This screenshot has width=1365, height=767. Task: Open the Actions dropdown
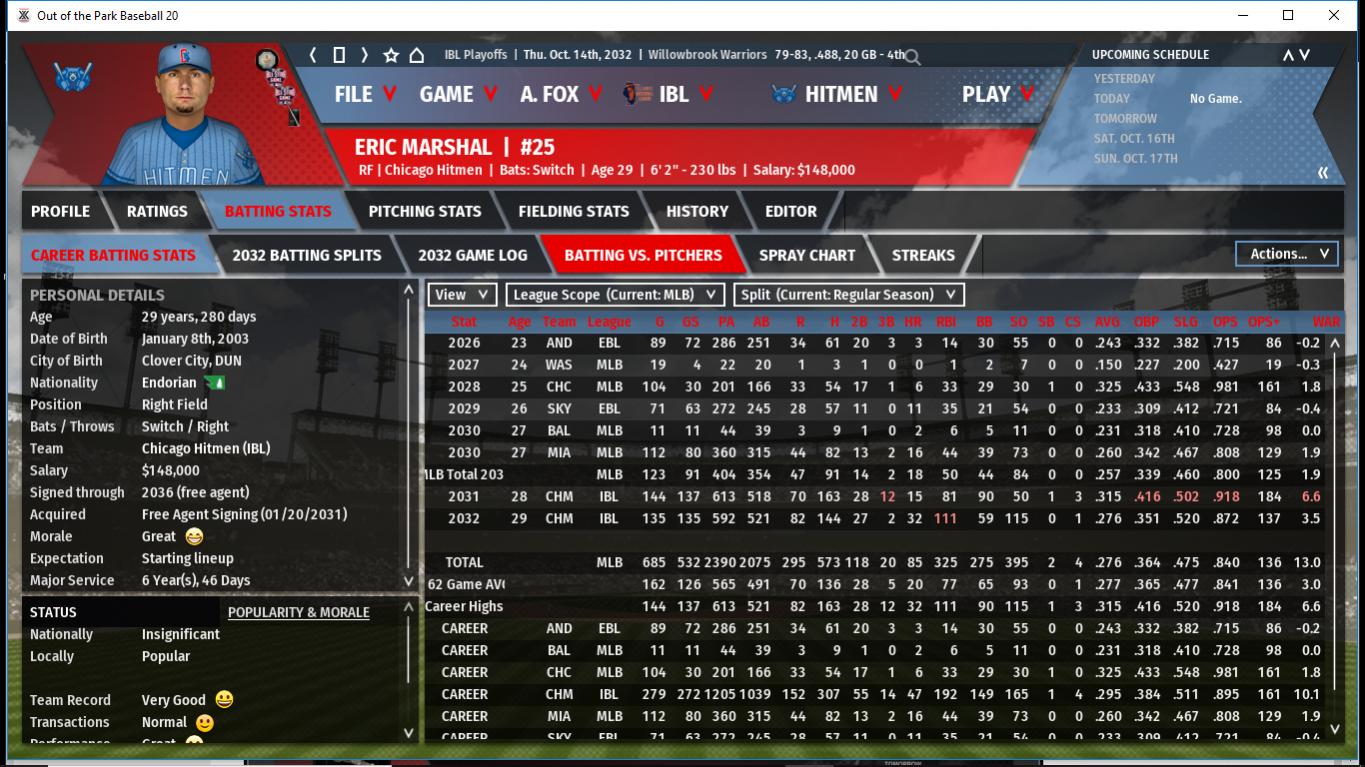click(x=1288, y=254)
